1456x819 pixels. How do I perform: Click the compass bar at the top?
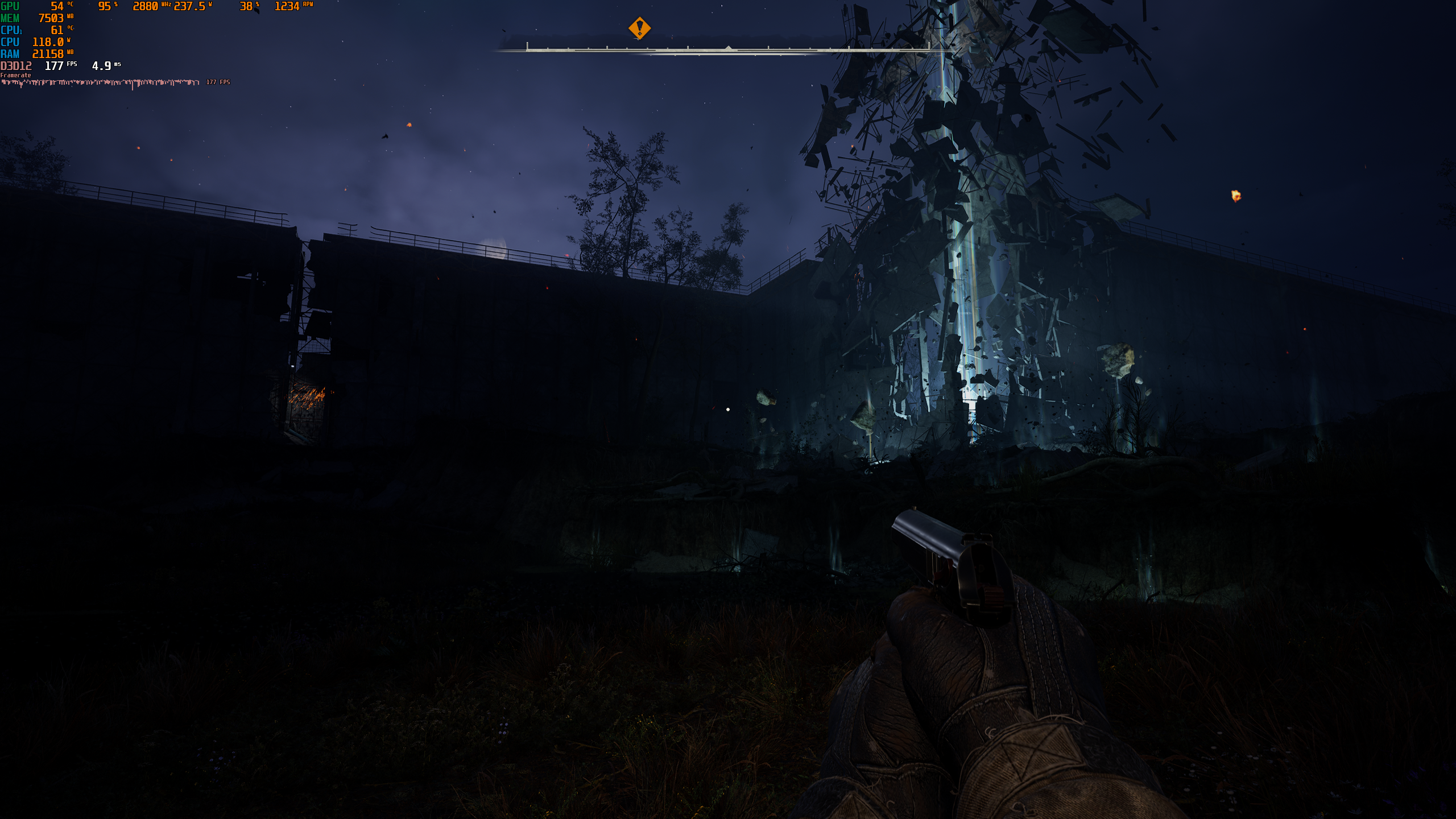click(727, 49)
